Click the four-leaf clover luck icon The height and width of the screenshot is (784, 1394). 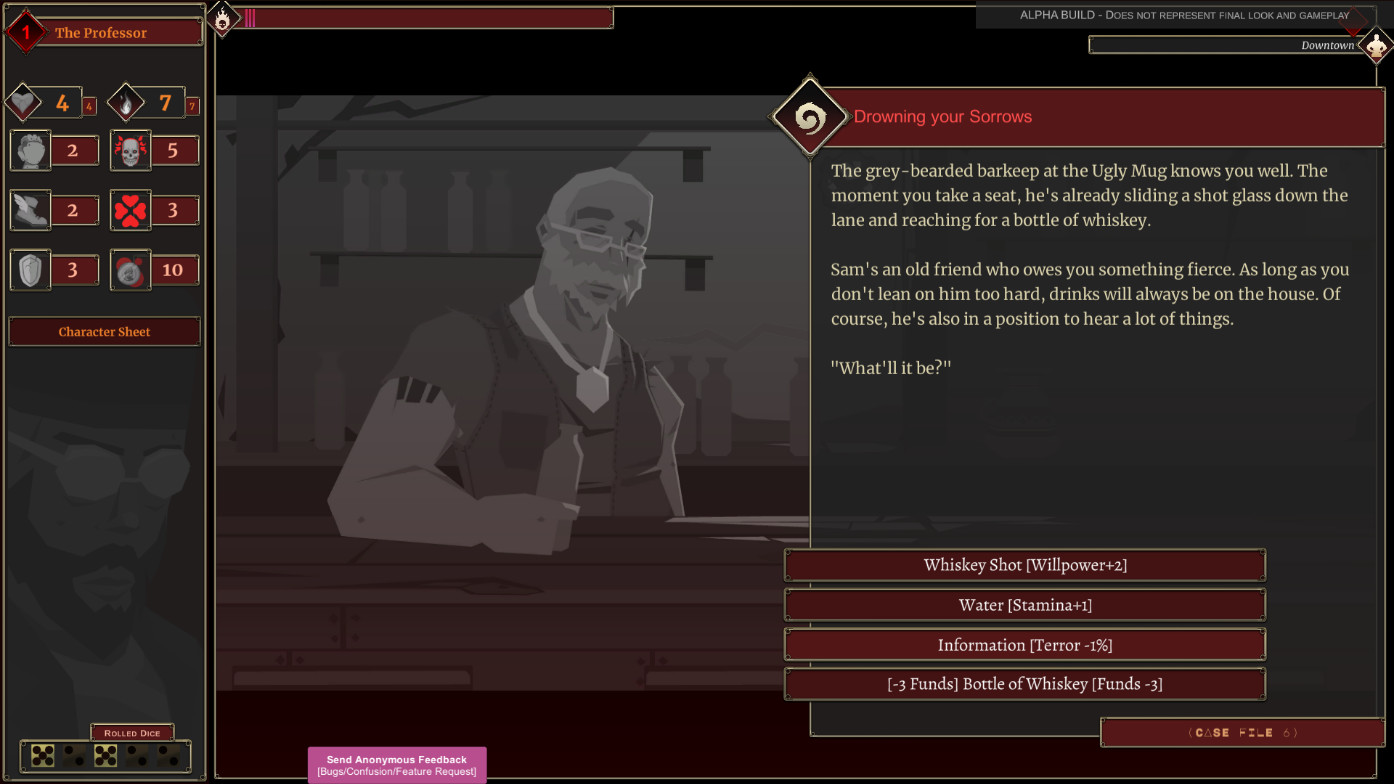point(130,210)
